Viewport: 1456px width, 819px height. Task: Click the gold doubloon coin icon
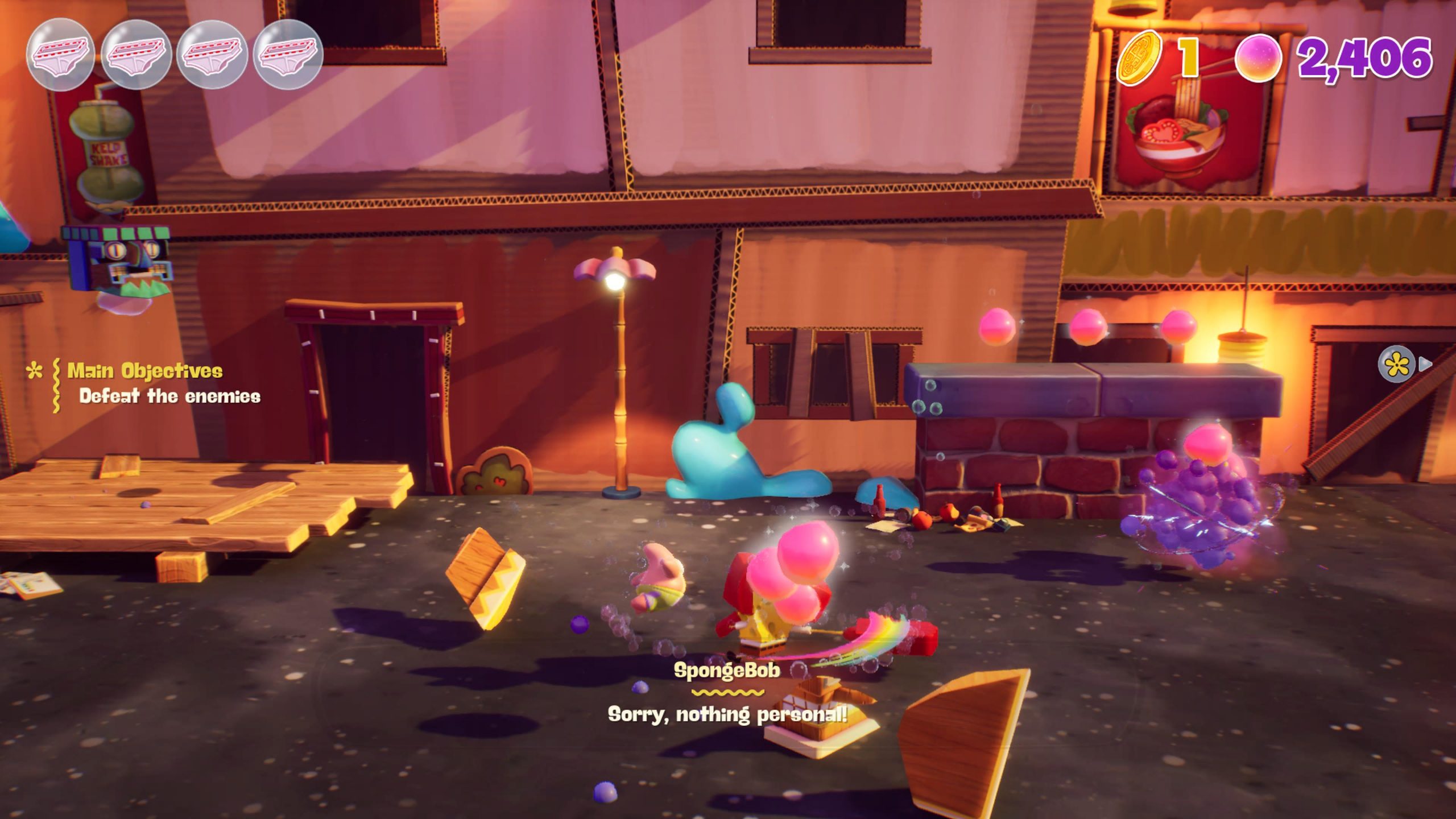click(x=1139, y=58)
